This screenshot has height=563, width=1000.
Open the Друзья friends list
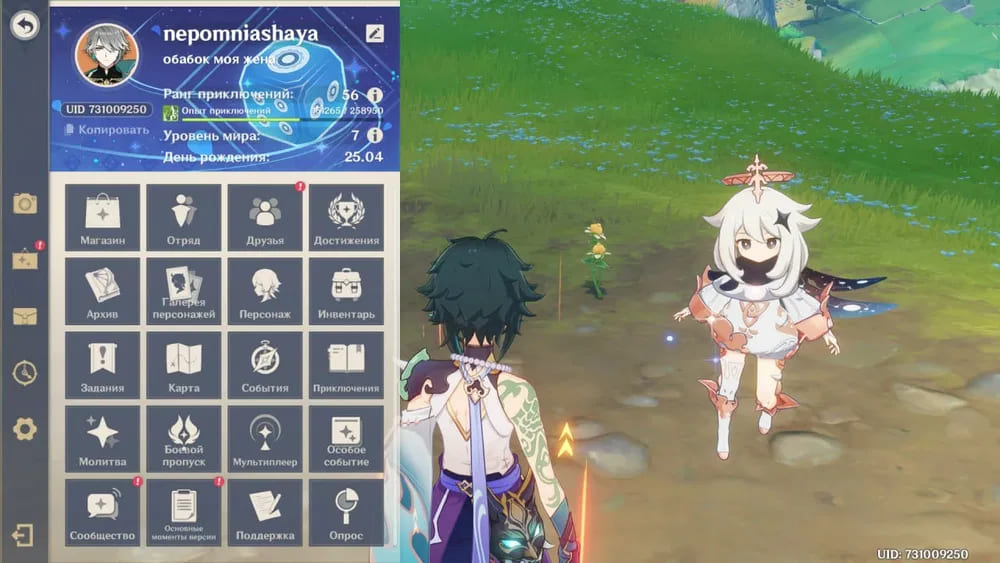click(x=265, y=218)
